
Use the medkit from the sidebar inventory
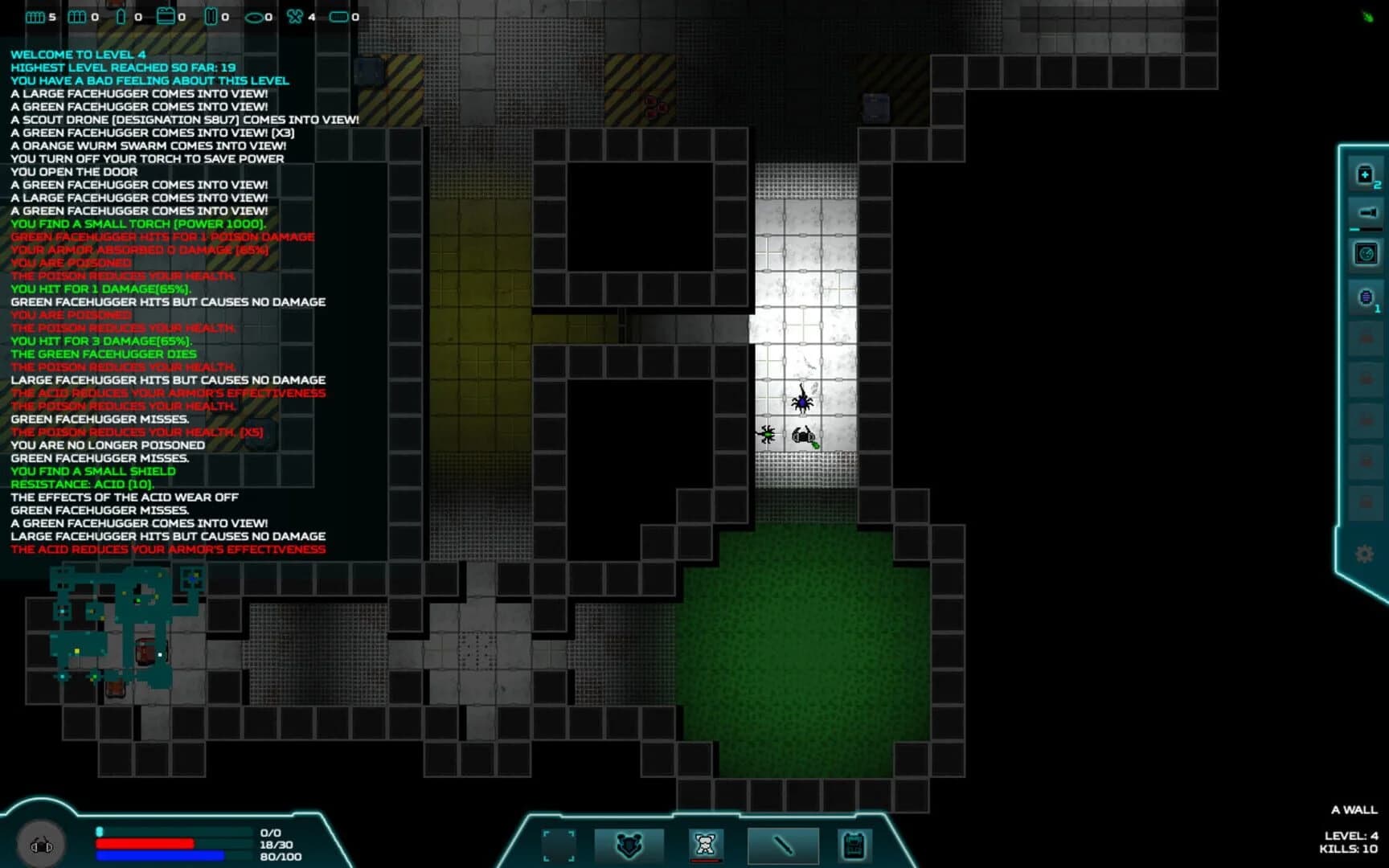pyautogui.click(x=1366, y=175)
